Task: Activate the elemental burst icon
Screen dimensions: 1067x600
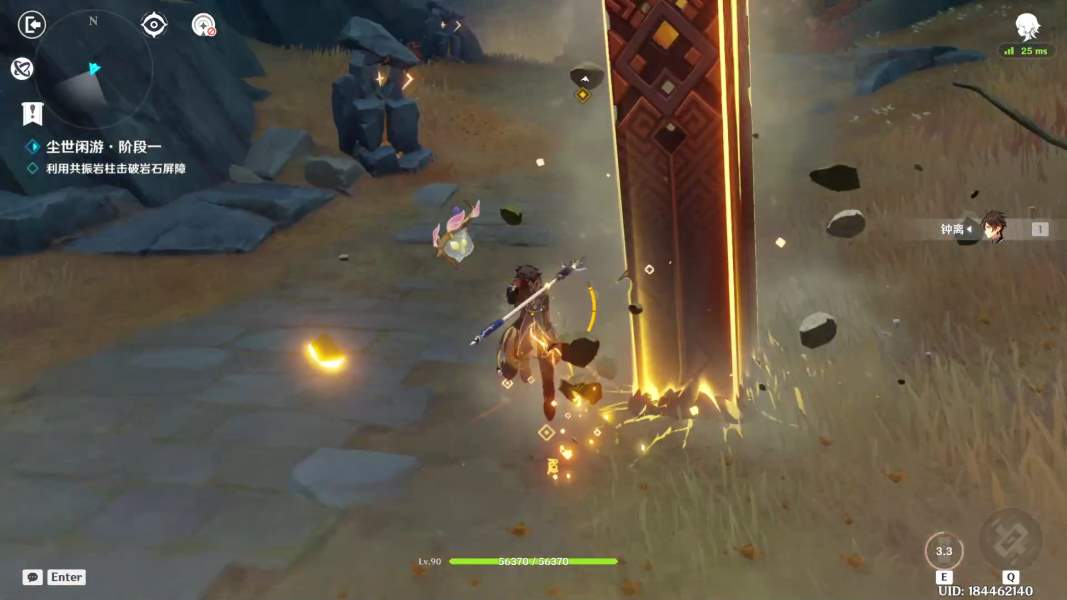Action: click(x=1010, y=540)
